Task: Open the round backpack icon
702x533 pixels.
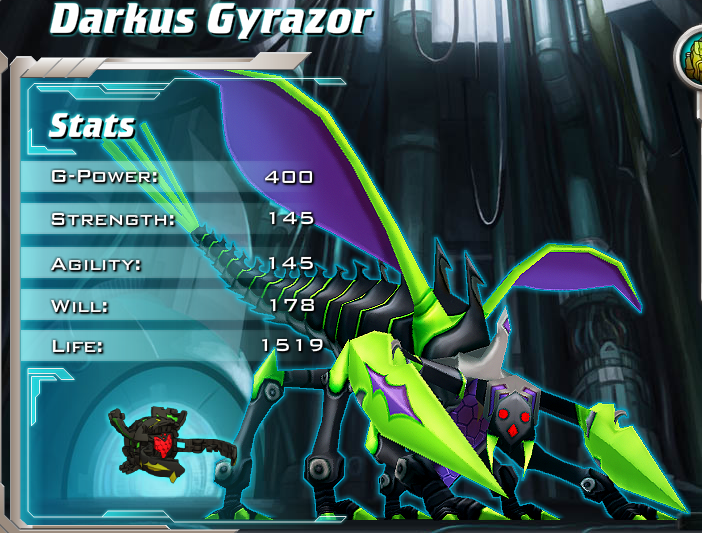Action: click(693, 57)
